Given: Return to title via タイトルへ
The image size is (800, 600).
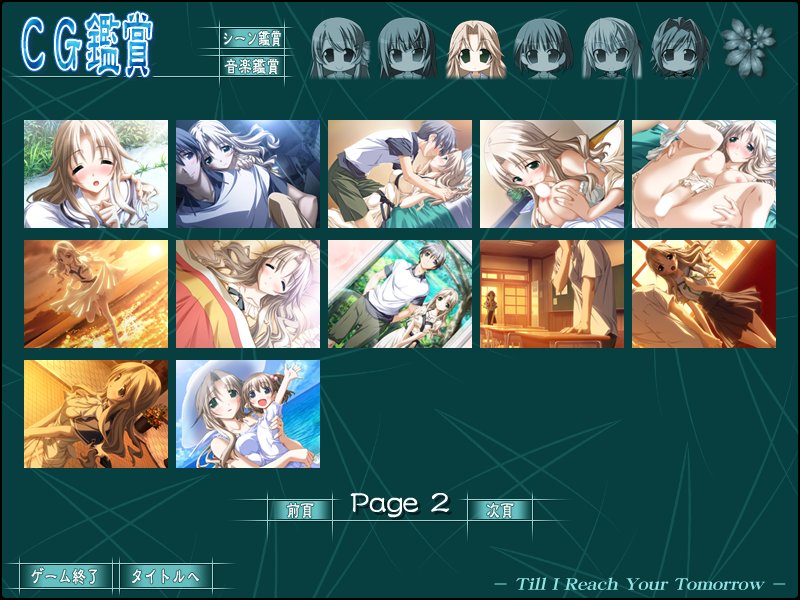Looking at the screenshot, I should (165, 576).
